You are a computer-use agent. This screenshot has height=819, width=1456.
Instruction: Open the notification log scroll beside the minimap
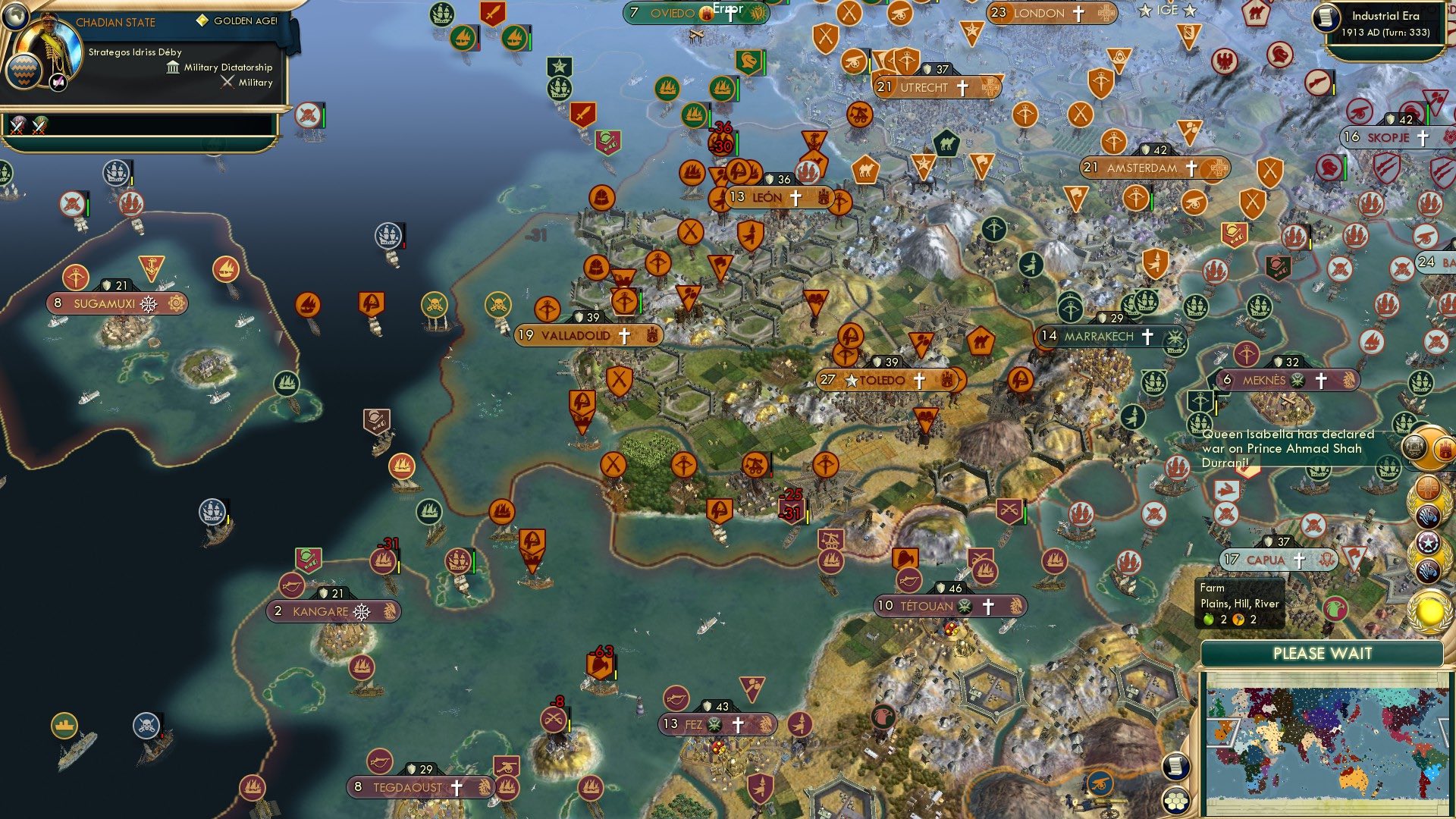(x=1175, y=767)
